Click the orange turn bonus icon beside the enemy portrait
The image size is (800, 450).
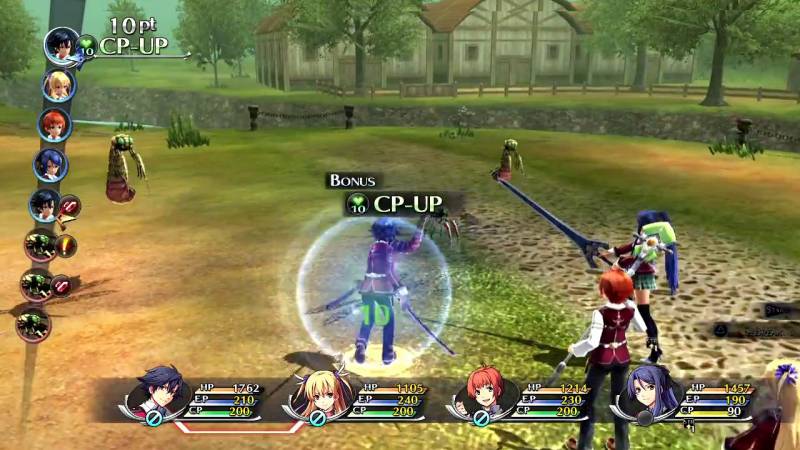[66, 245]
